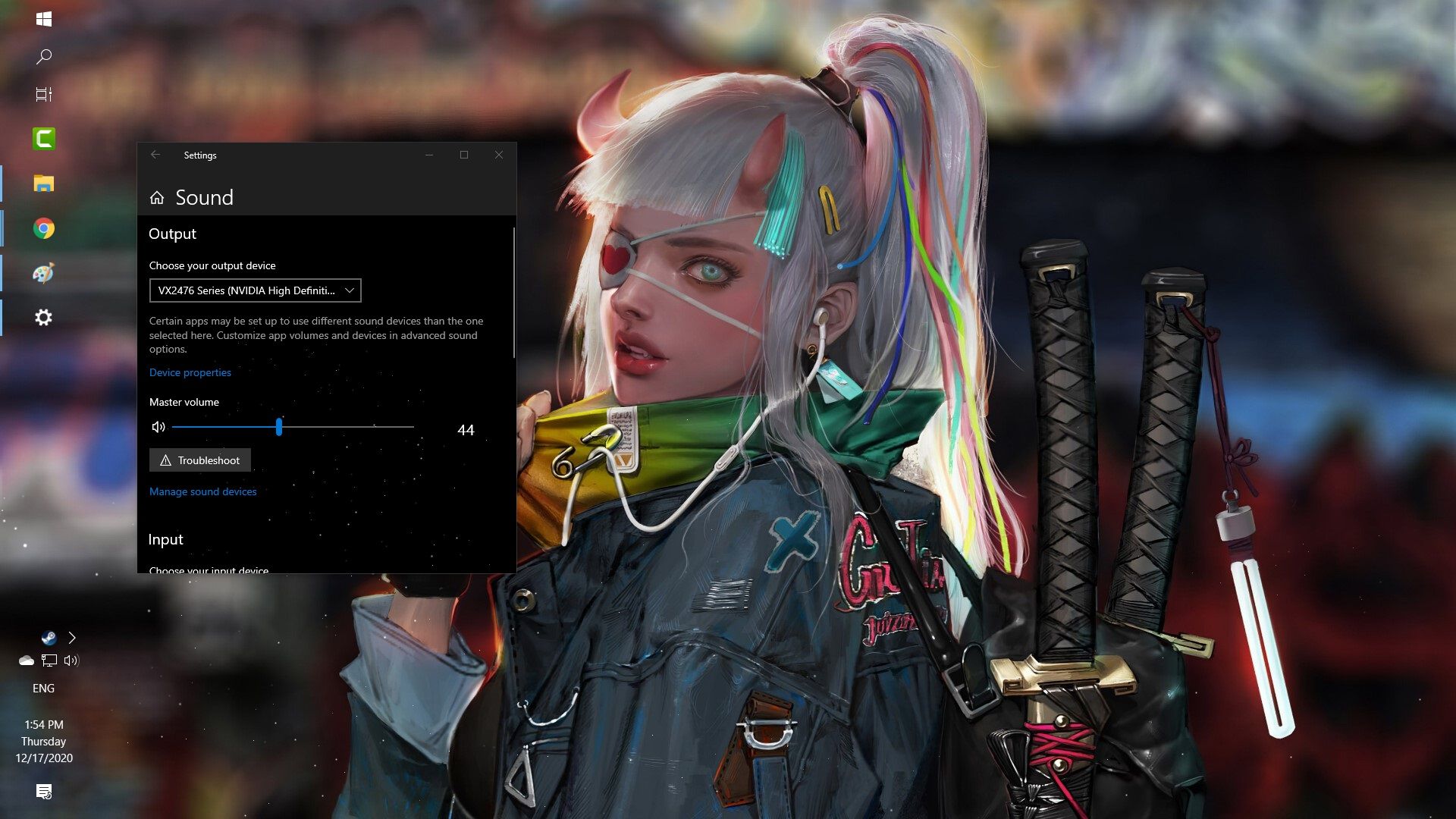This screenshot has width=1456, height=819.
Task: Open the green Camtasia taskbar app
Action: 44,139
